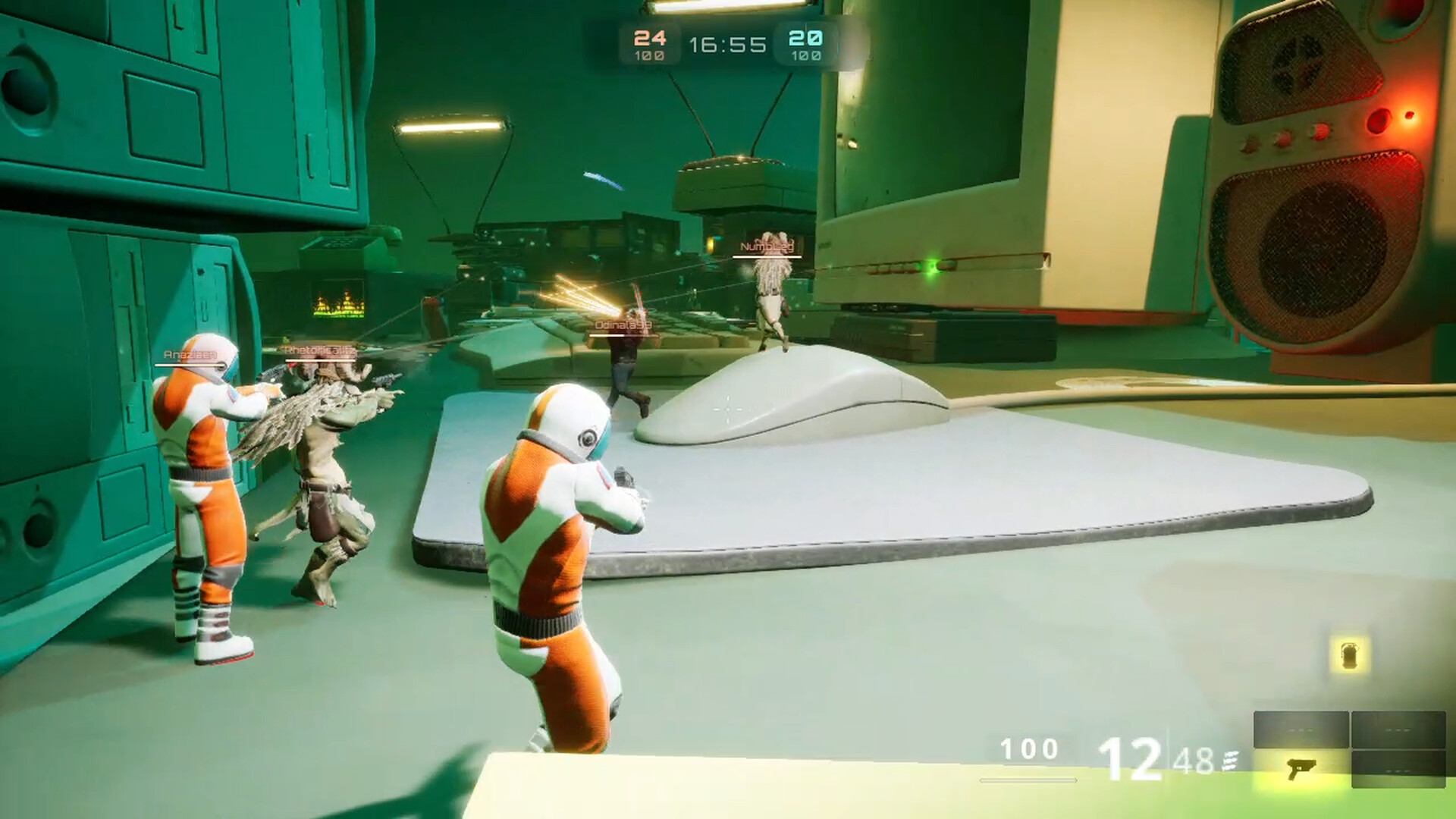Select the empty weapon slot above the pistol
Image resolution: width=1456 pixels, height=819 pixels.
tap(1302, 729)
